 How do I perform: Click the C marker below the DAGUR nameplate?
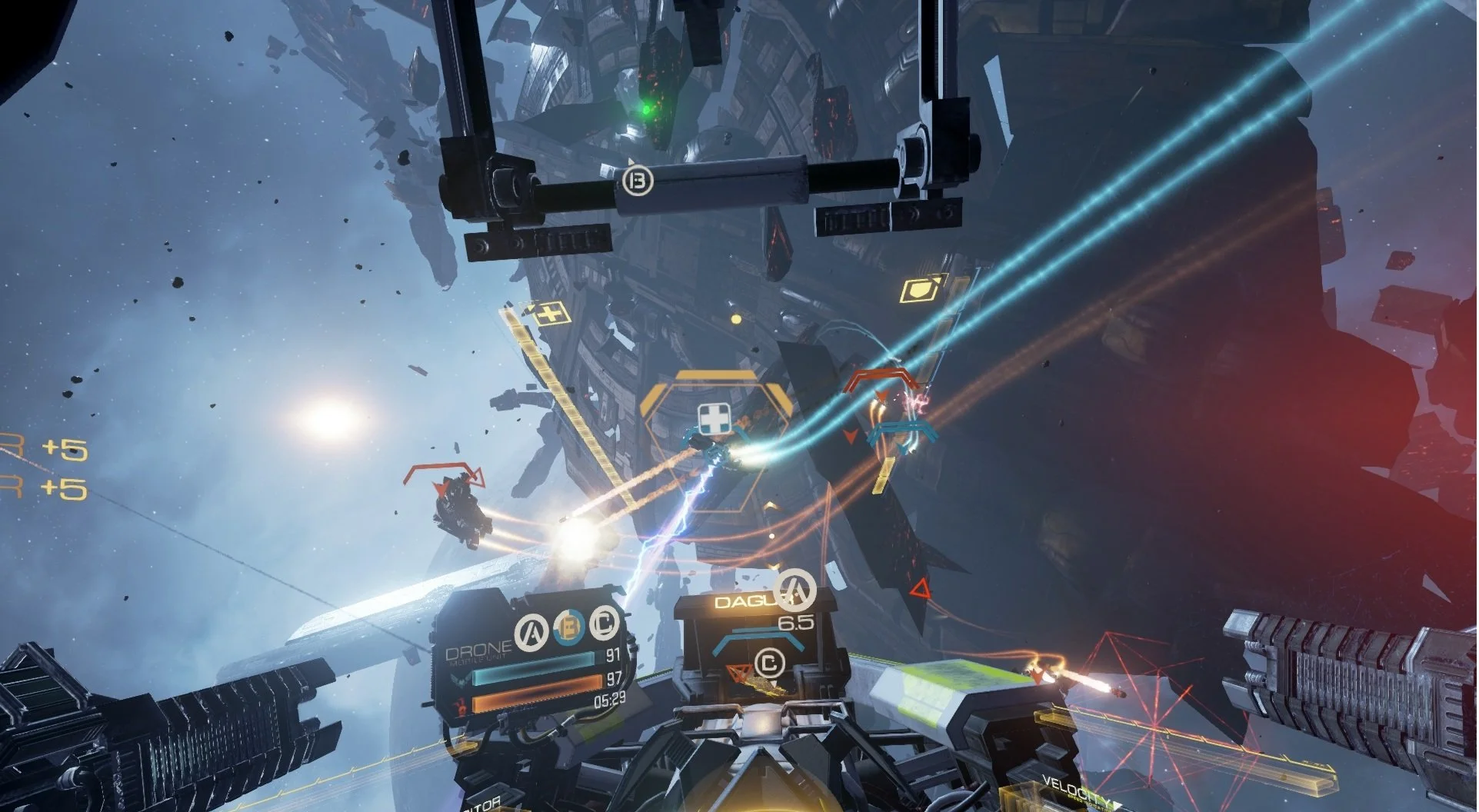(x=769, y=664)
